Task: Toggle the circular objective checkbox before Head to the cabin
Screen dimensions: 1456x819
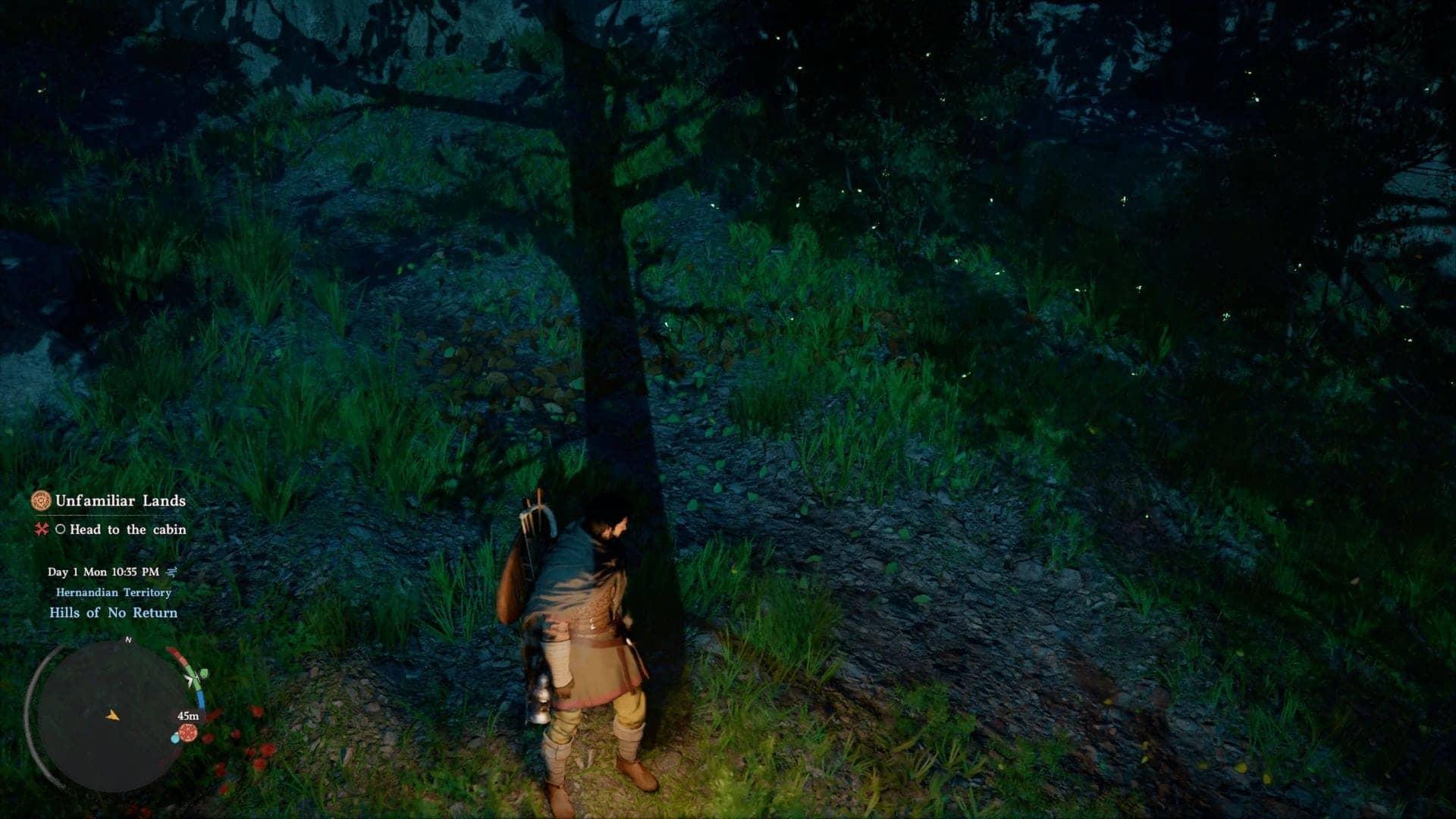Action: click(x=61, y=530)
